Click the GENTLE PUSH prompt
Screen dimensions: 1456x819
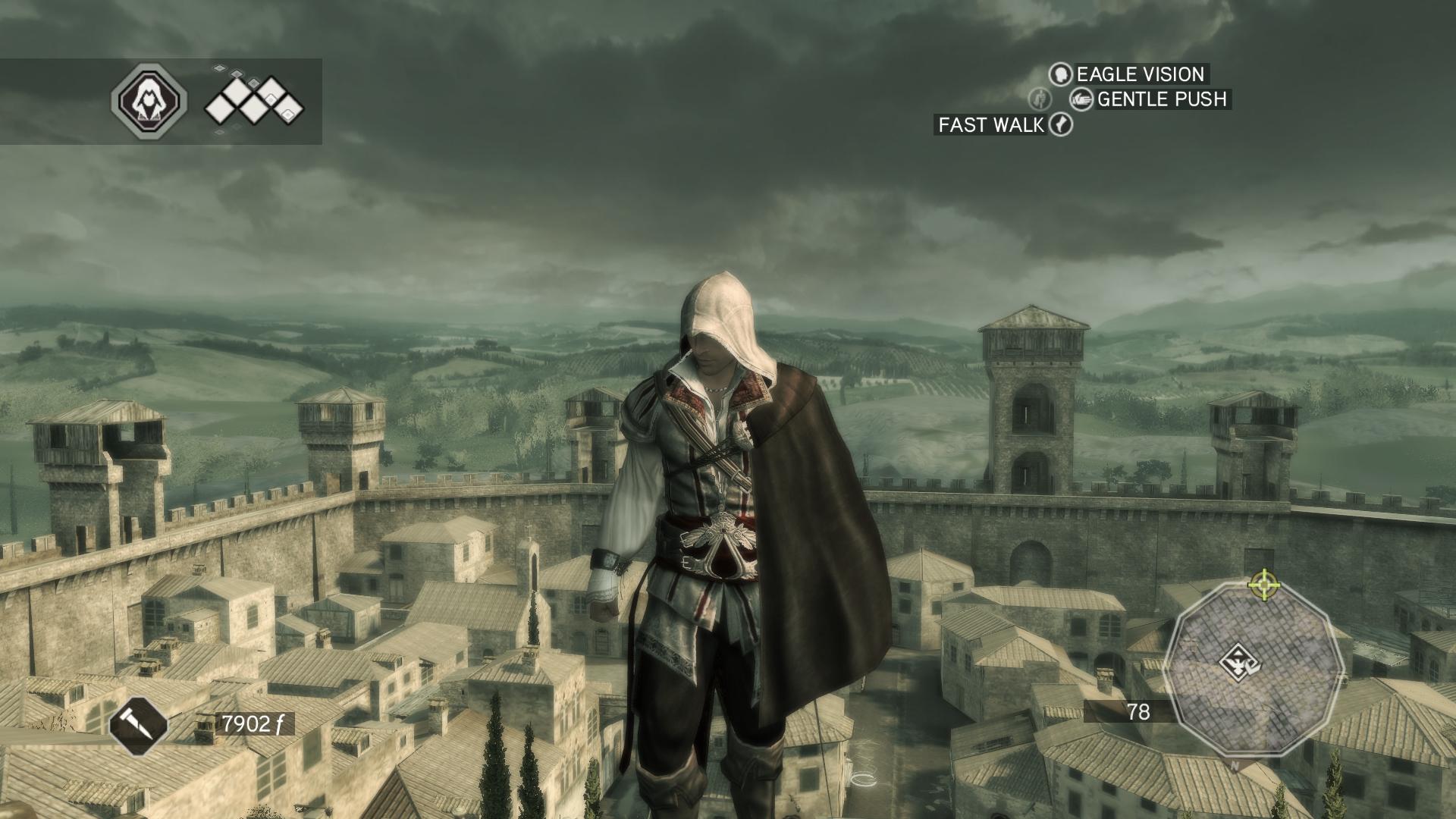click(1163, 99)
